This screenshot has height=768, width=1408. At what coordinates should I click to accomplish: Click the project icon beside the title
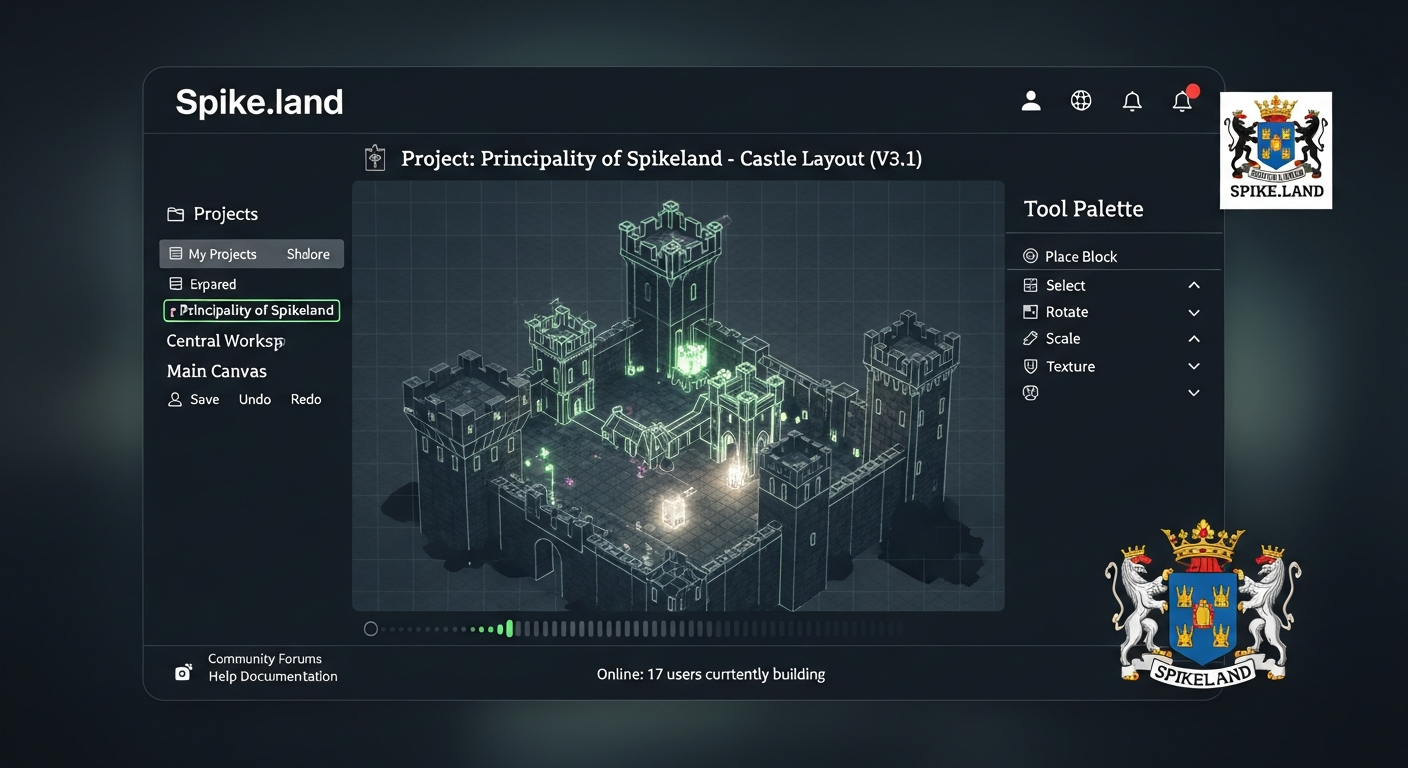point(374,157)
